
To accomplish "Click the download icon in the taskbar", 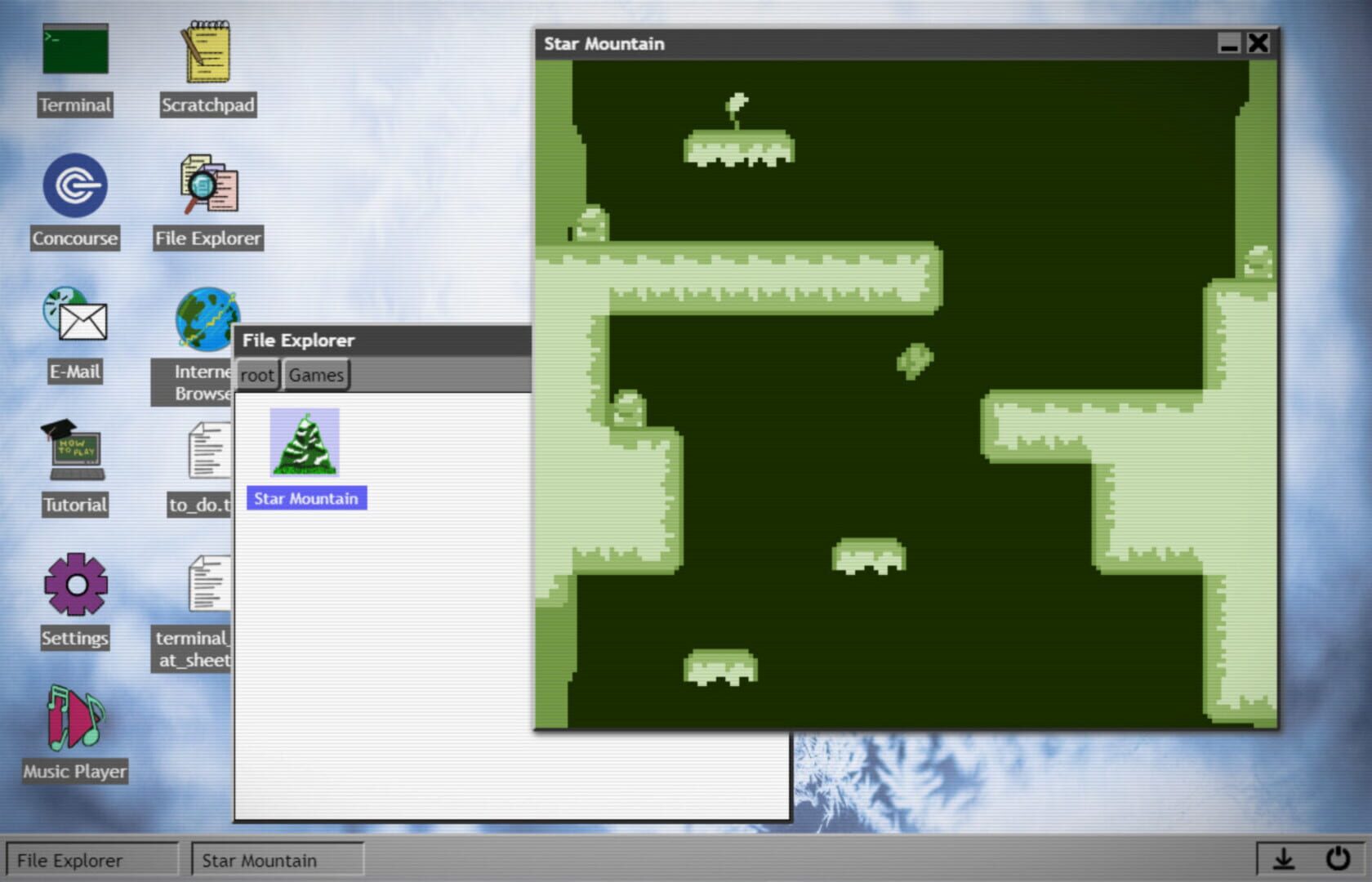I will [1283, 858].
